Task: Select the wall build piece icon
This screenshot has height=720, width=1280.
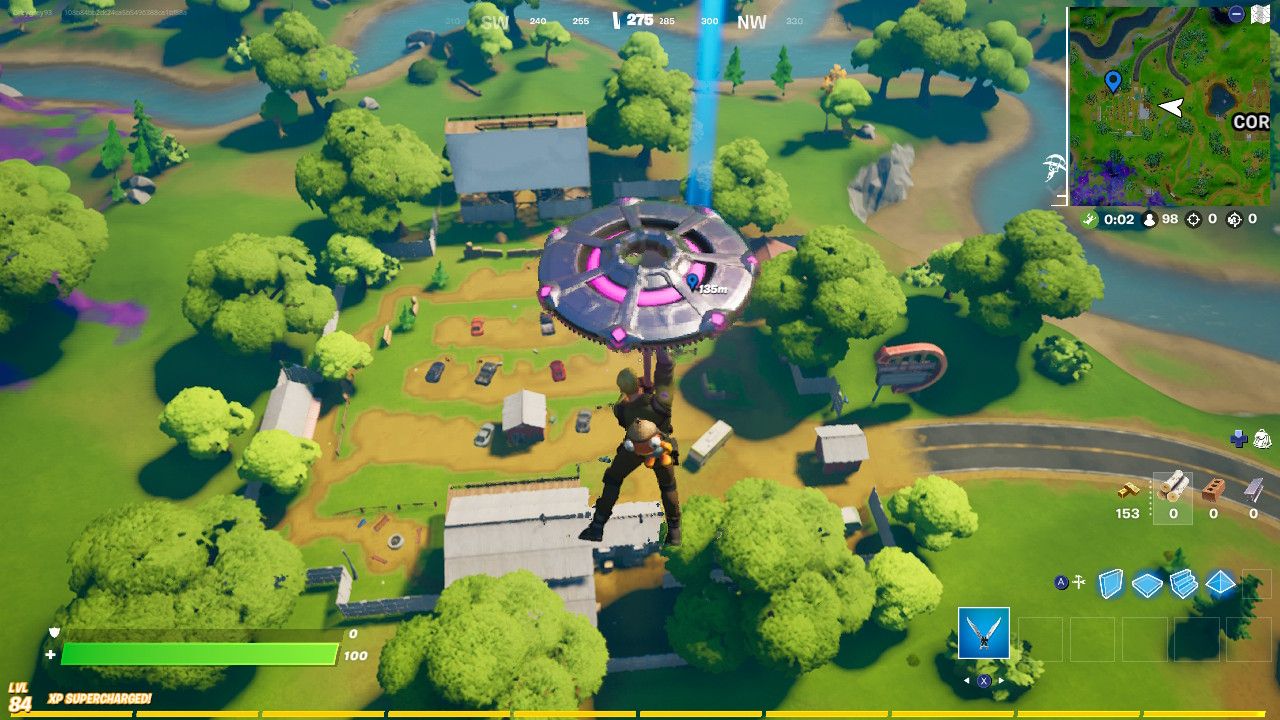Action: (x=1111, y=582)
